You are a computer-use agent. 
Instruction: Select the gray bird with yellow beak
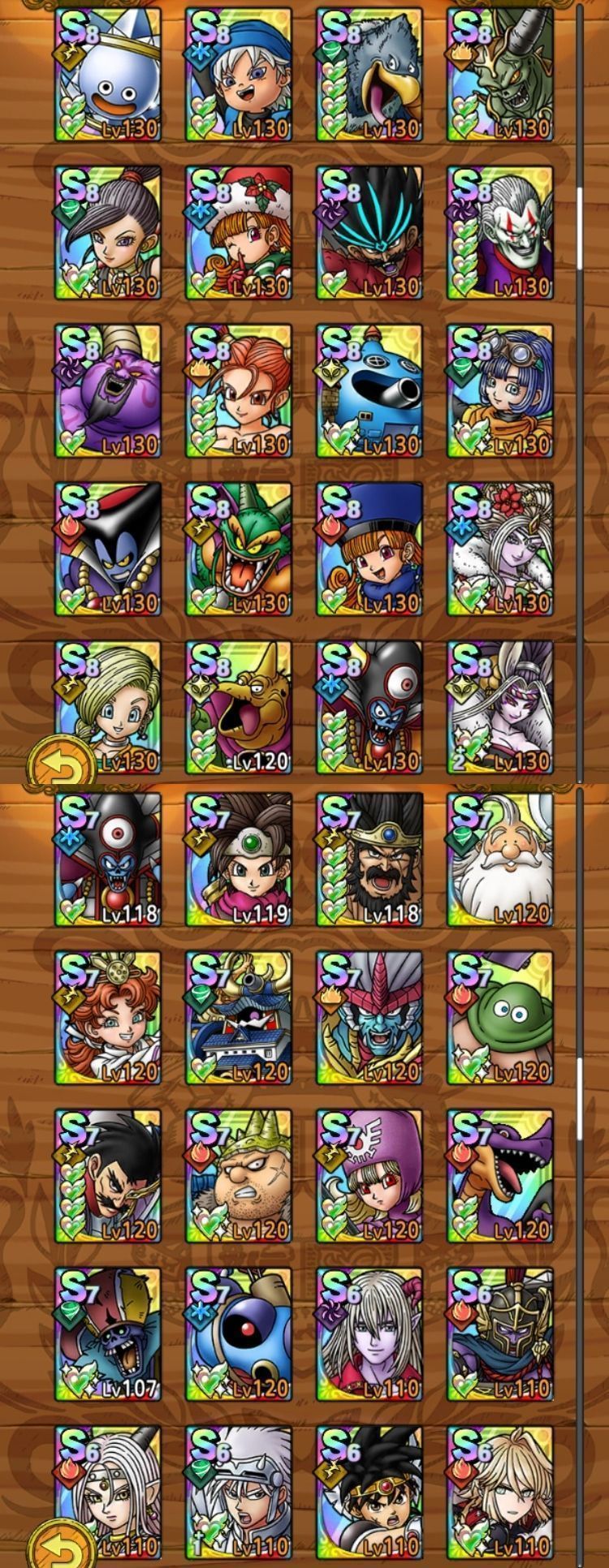pos(369,75)
